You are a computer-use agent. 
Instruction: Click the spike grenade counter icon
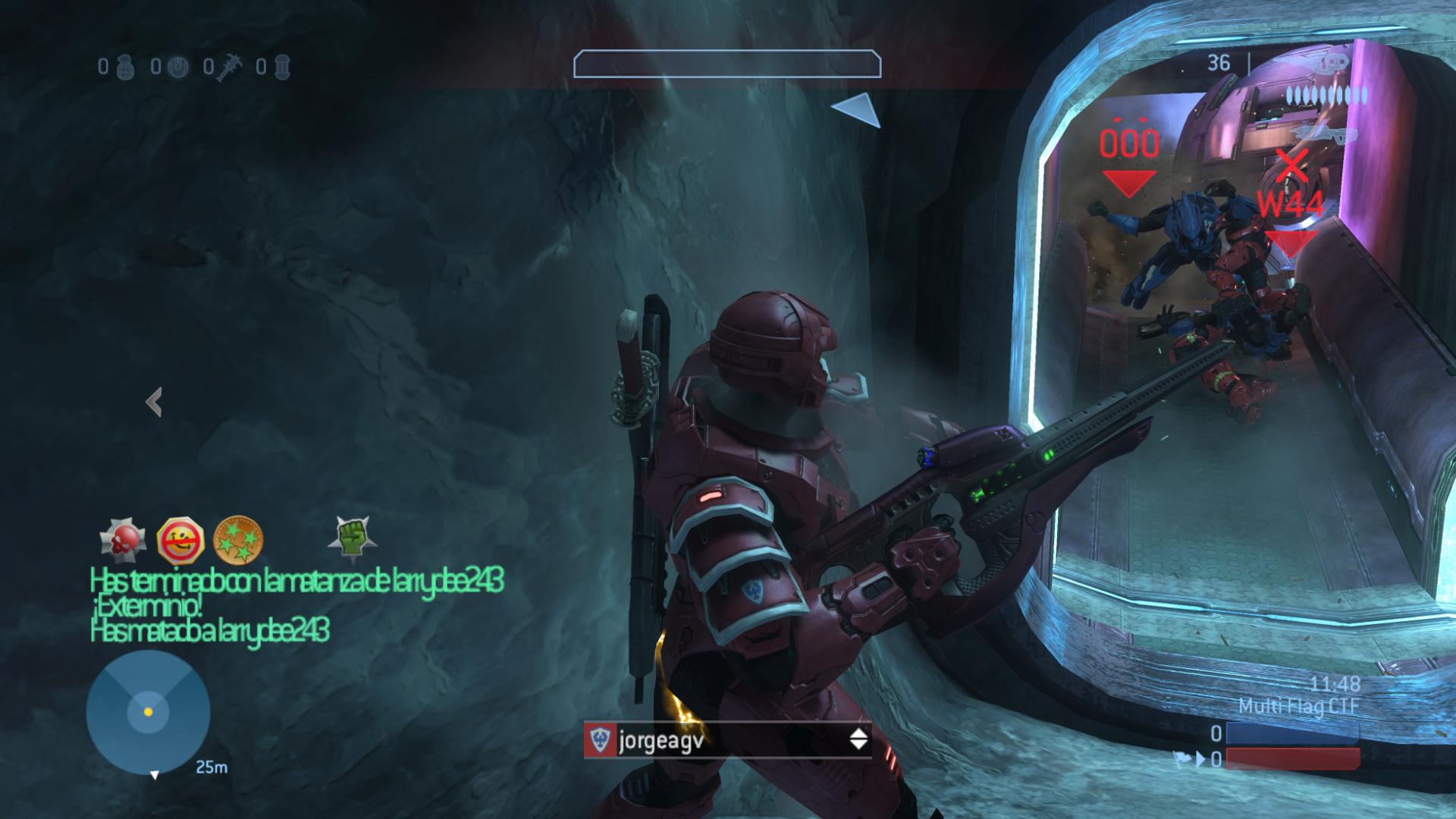coord(229,68)
